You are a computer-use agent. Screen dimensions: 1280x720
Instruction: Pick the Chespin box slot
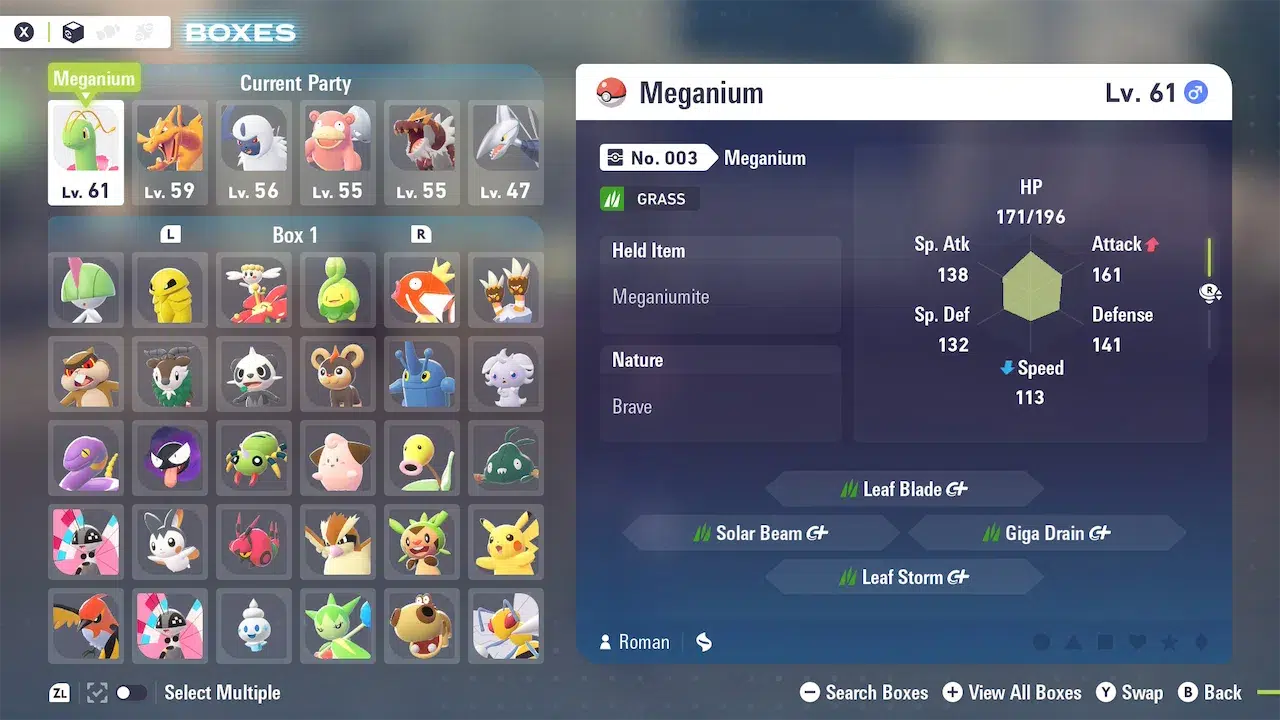click(x=422, y=542)
